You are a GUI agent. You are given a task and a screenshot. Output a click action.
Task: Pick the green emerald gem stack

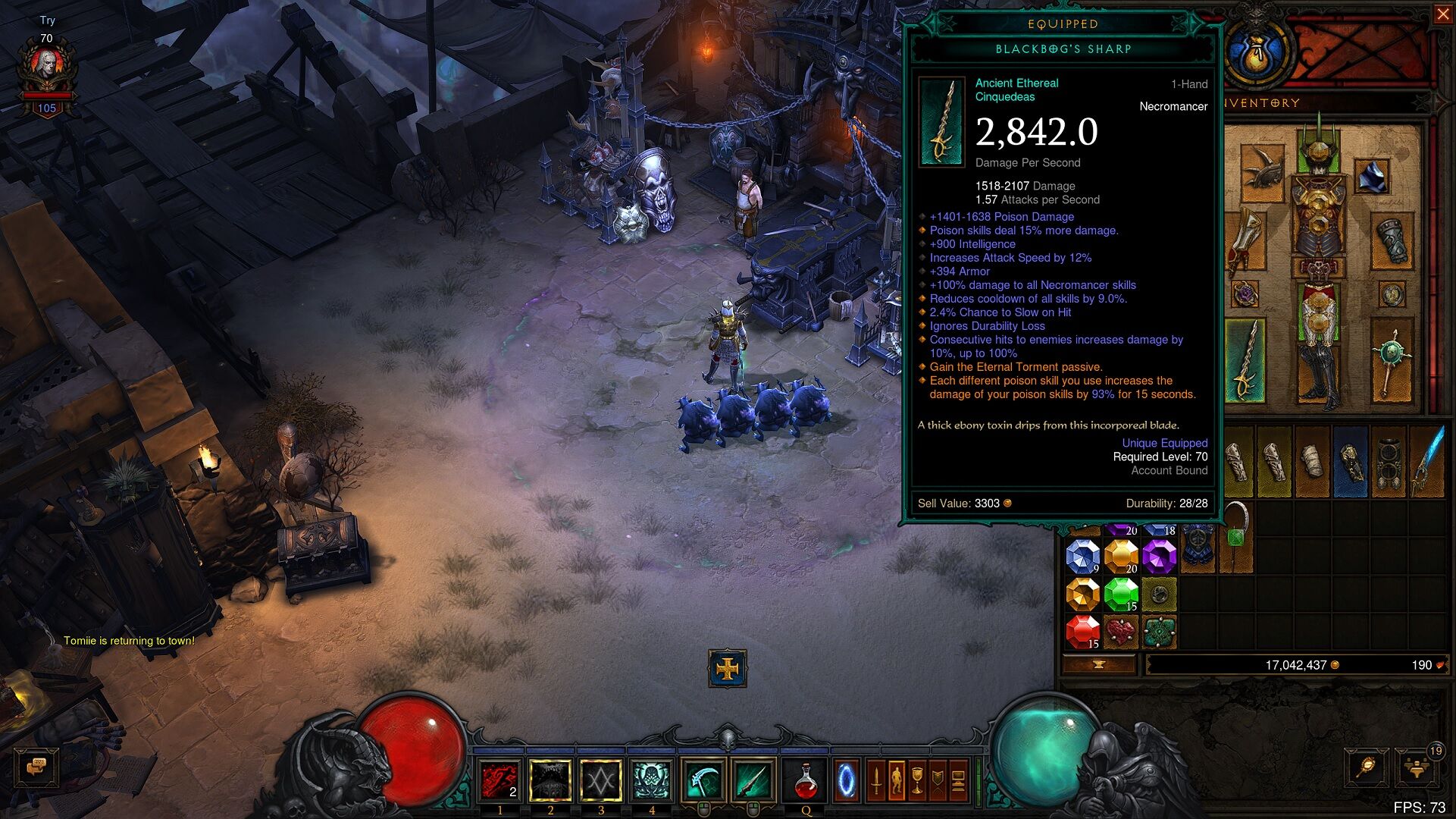click(x=1120, y=595)
